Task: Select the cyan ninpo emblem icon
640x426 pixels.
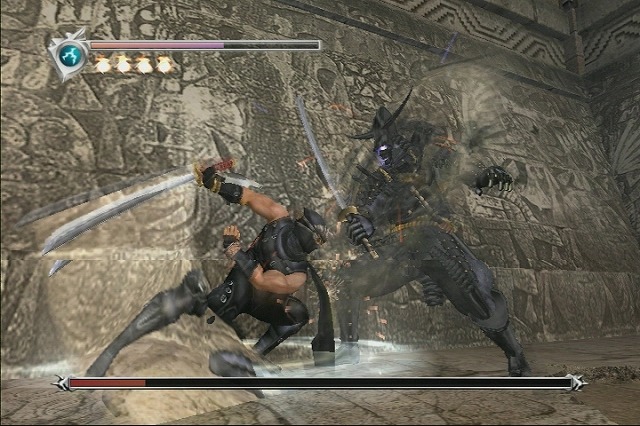Action: tap(70, 54)
